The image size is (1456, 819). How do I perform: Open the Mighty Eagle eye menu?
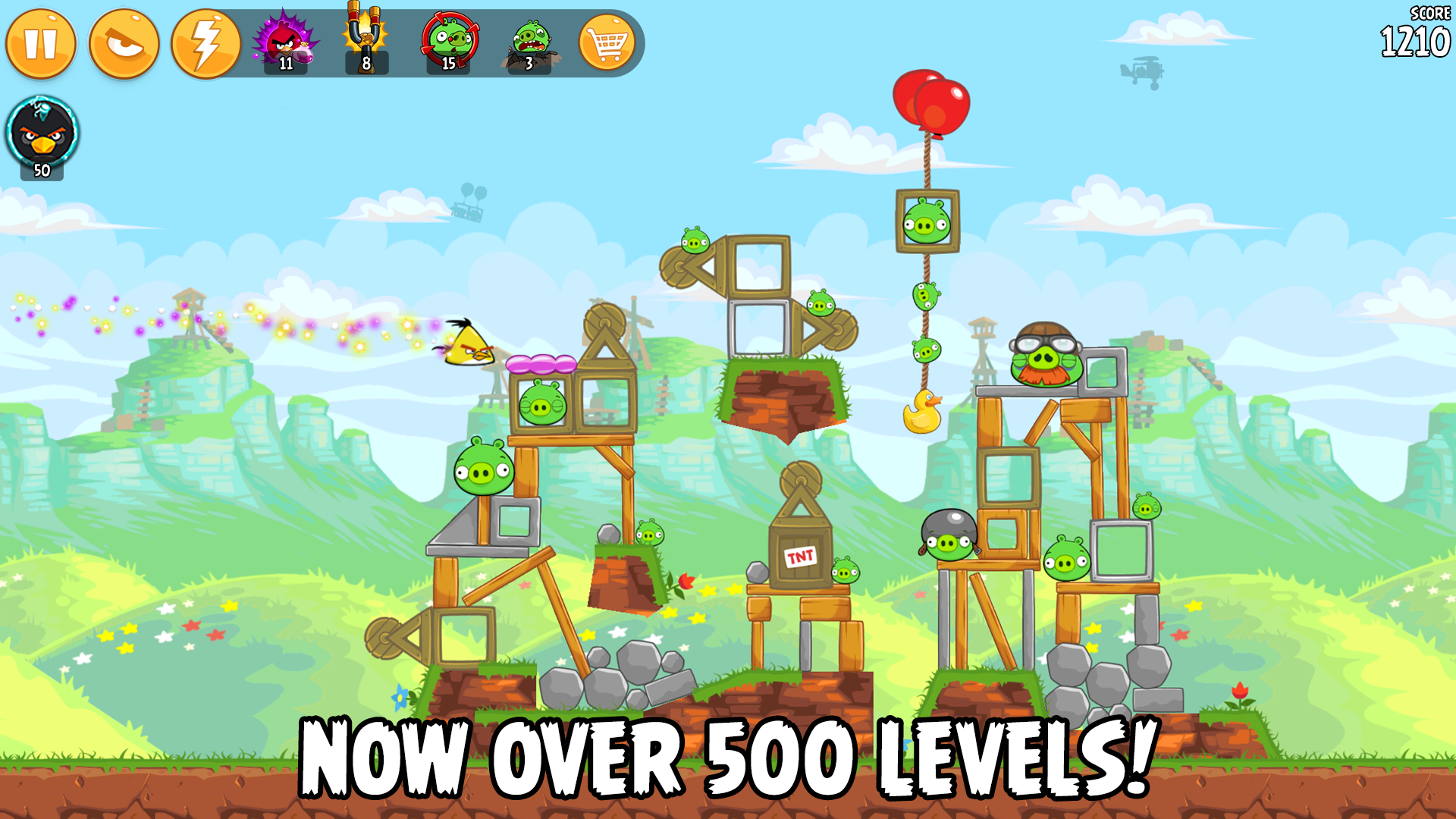(x=124, y=44)
